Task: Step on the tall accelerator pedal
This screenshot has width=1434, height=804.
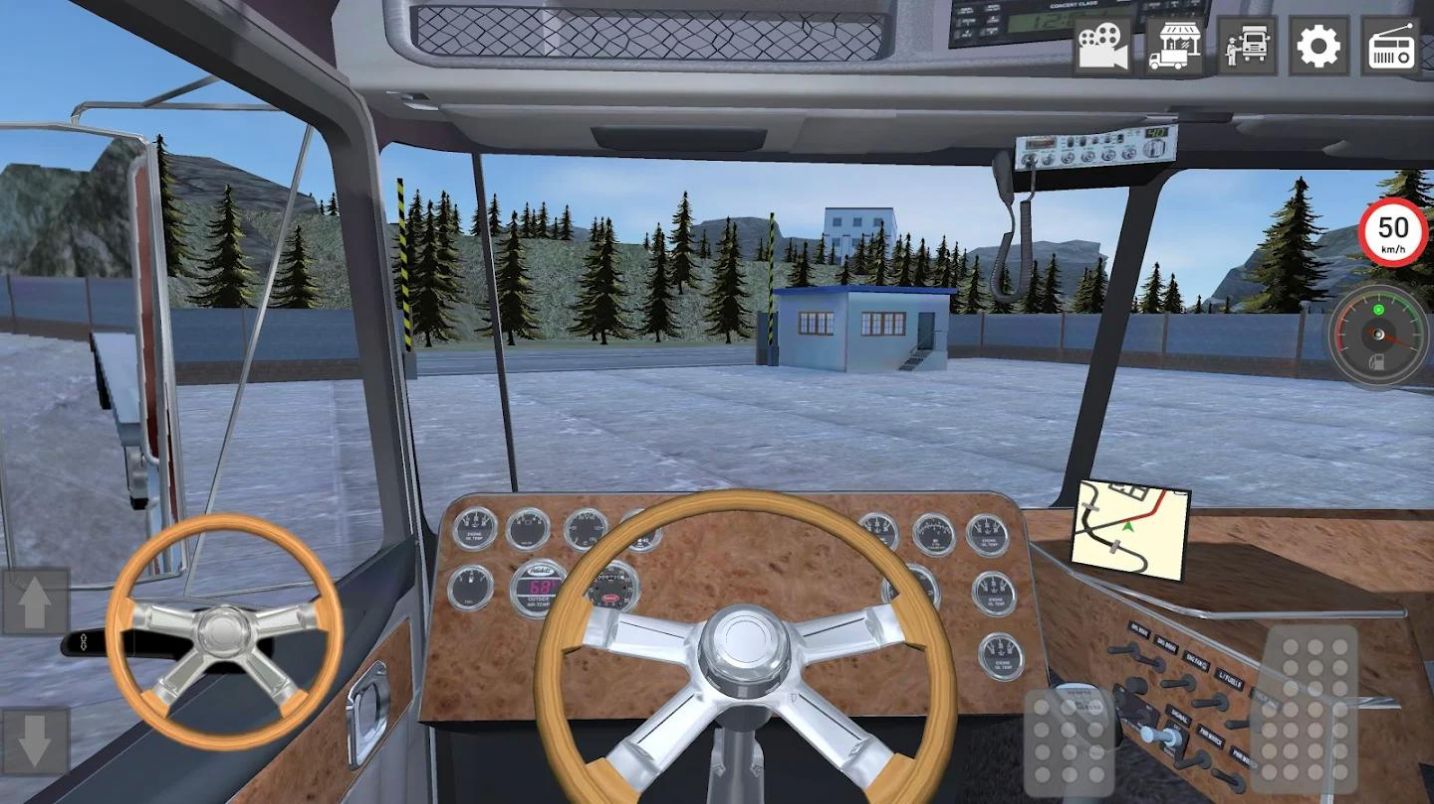Action: (1304, 708)
